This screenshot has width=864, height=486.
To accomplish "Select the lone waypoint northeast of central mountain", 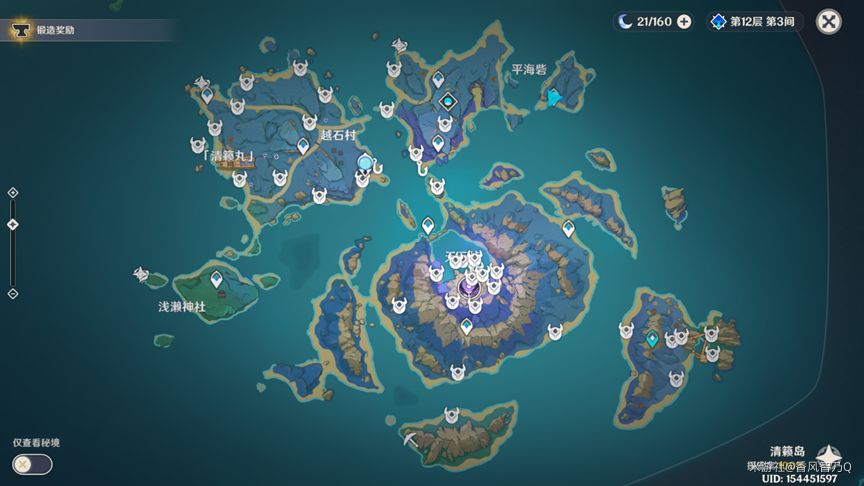I will (x=568, y=228).
